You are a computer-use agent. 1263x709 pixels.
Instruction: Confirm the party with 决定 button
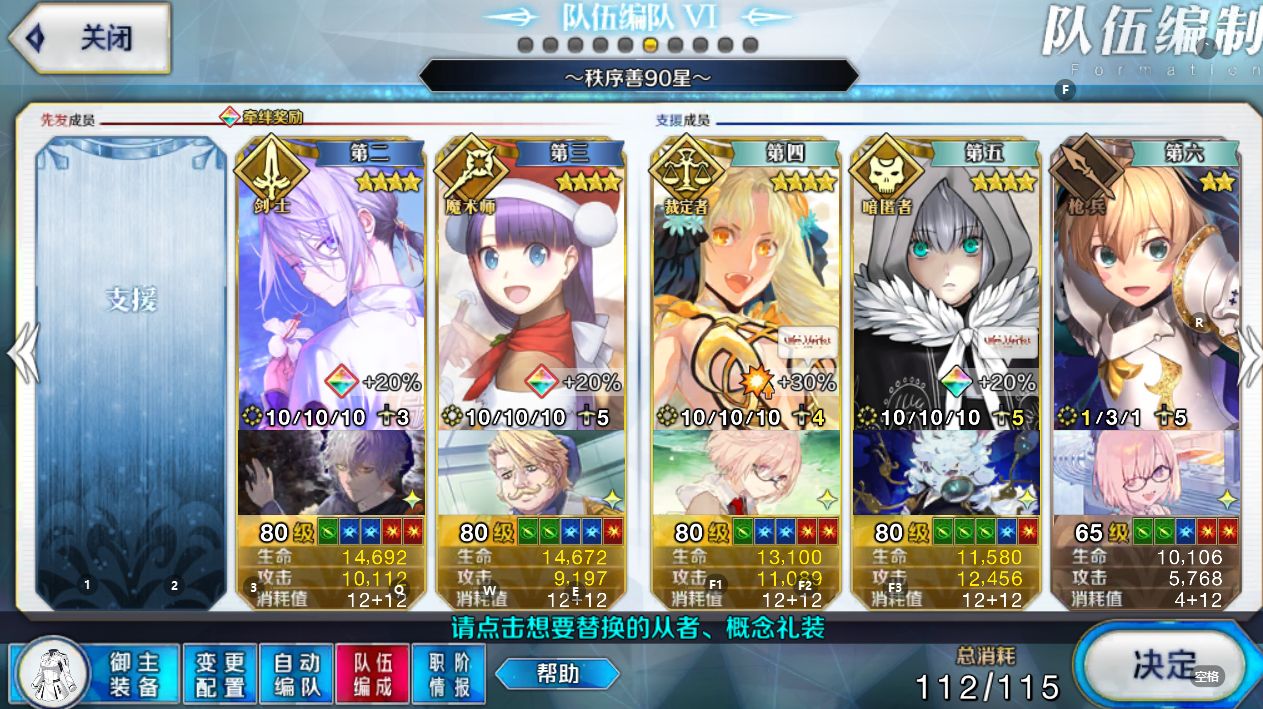1164,664
